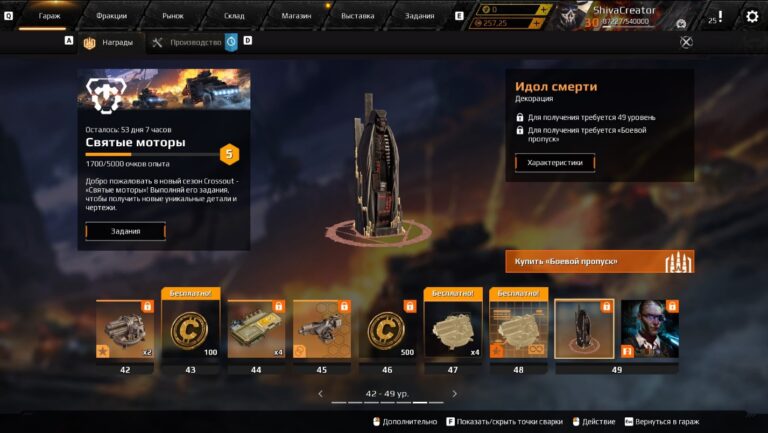Select the Награды tab
The image size is (768, 433).
click(110, 42)
